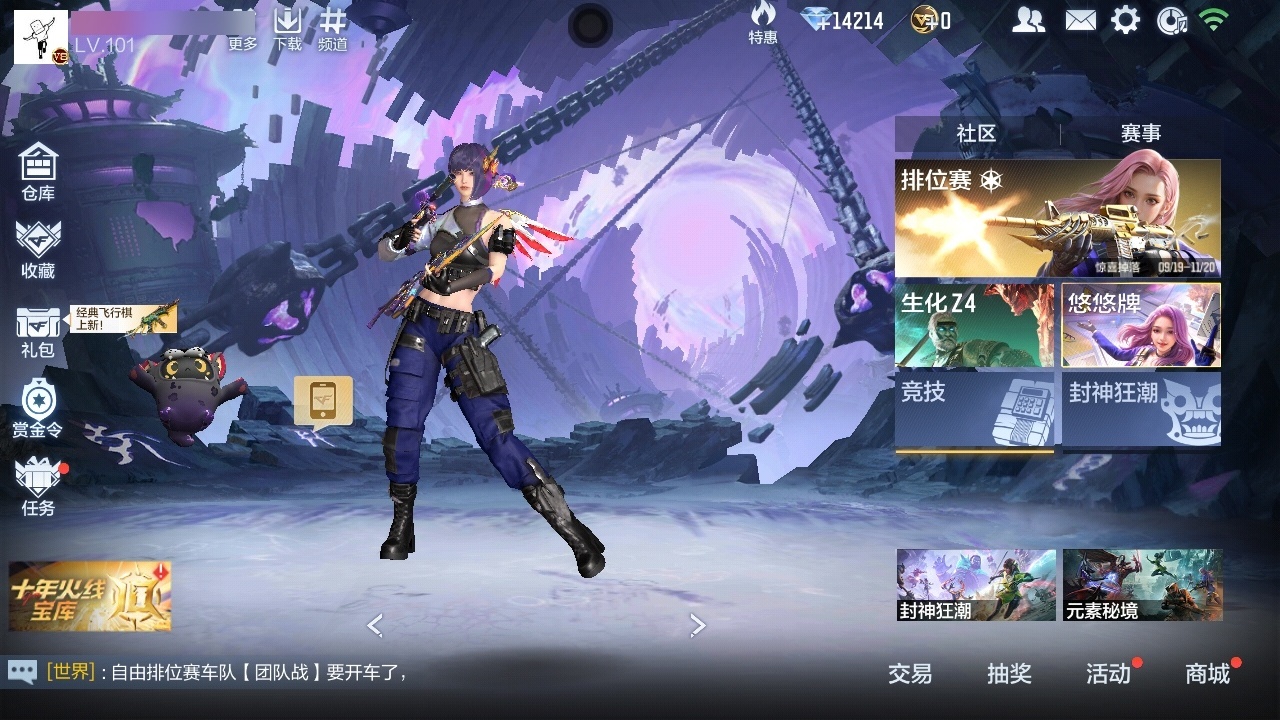Open the 活动 events menu

tap(1108, 674)
